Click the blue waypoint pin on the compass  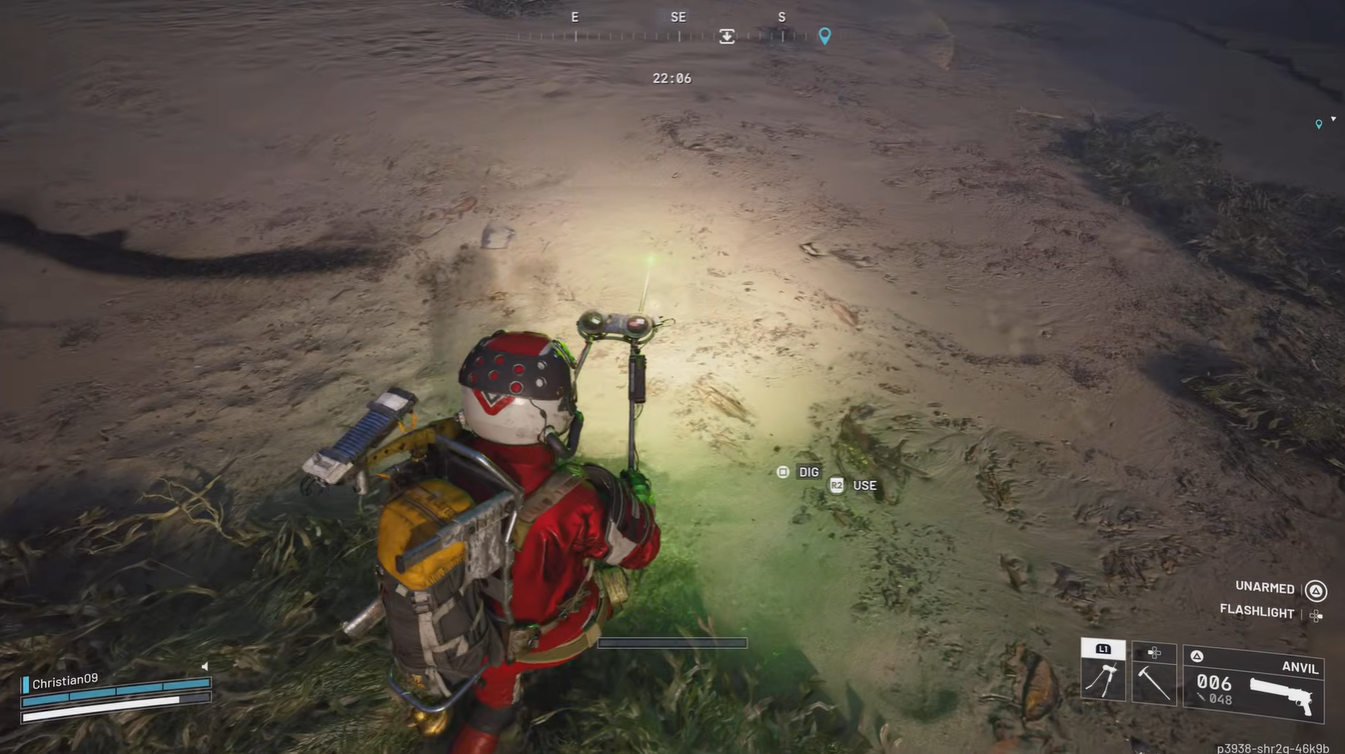(824, 36)
